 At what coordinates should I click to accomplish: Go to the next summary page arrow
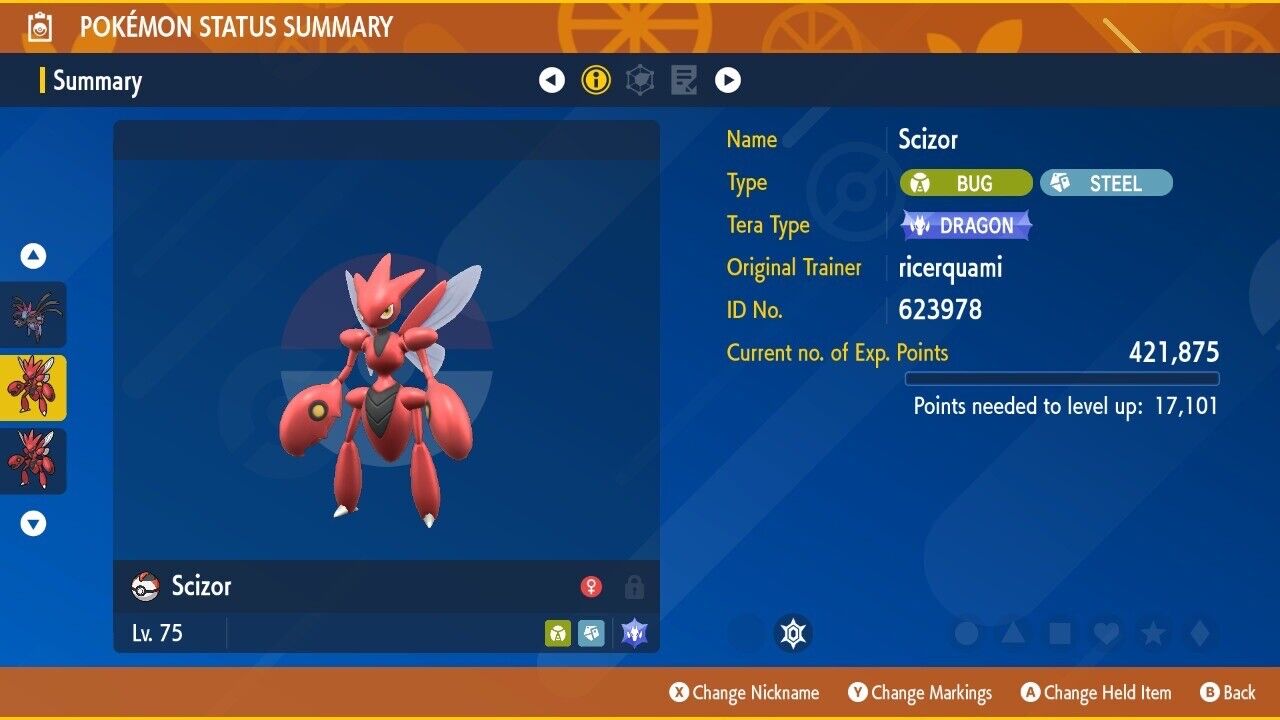728,80
